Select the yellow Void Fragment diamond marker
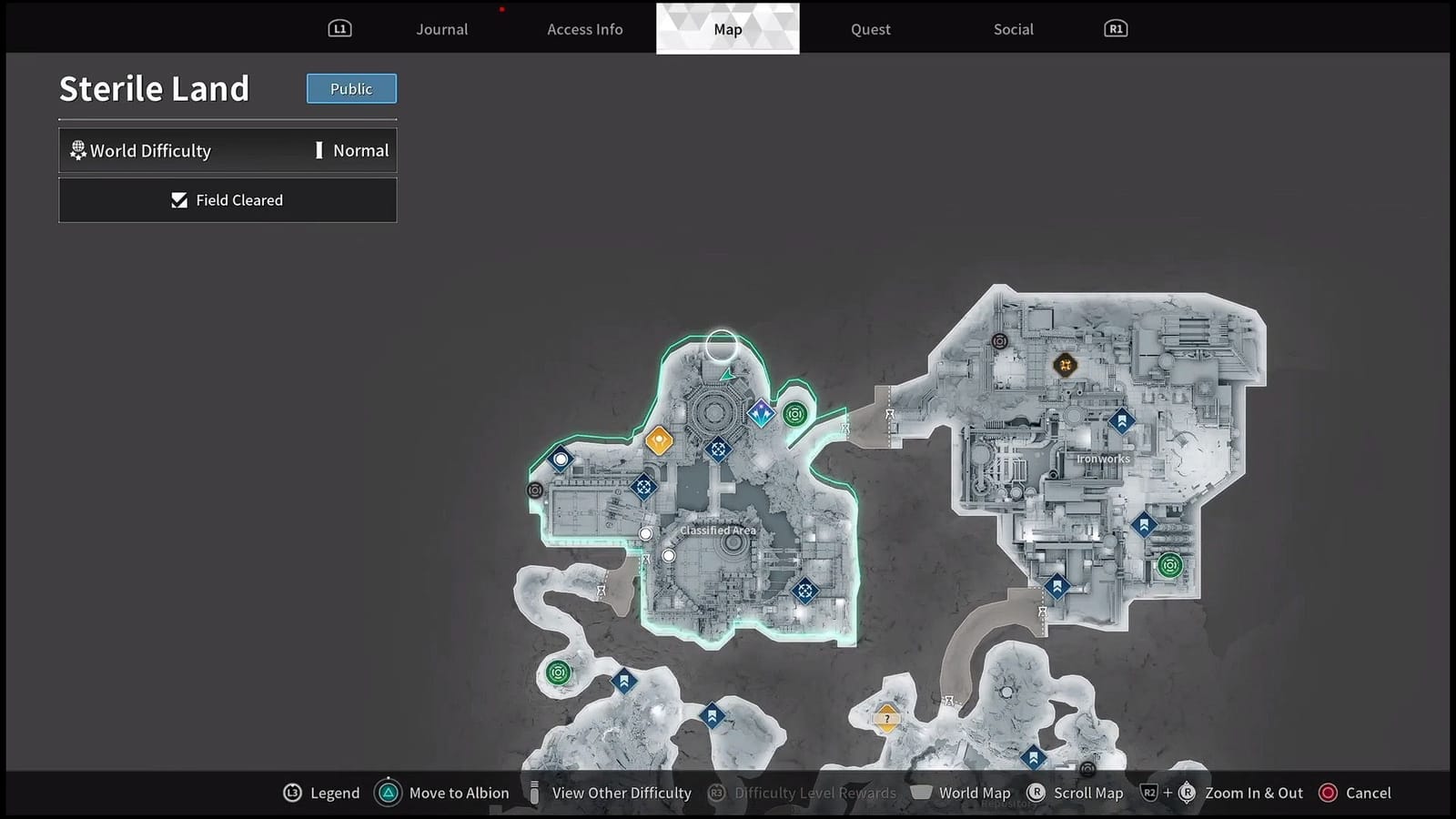This screenshot has height=819, width=1456. 659,440
